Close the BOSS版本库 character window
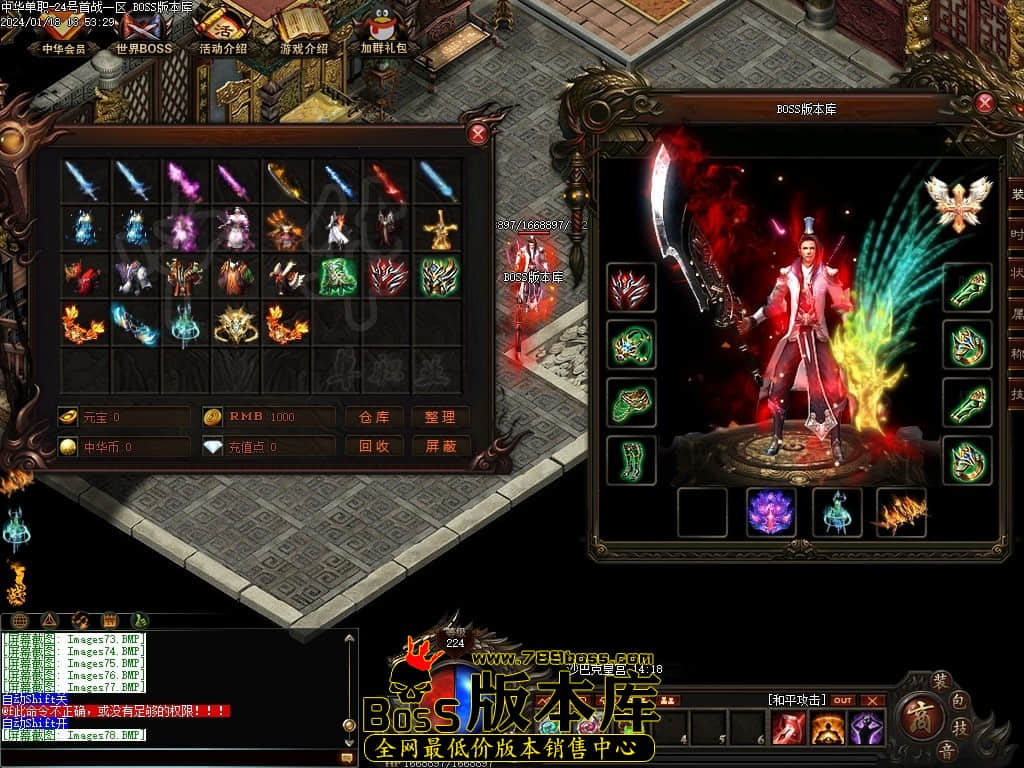The height and width of the screenshot is (768, 1024). [985, 102]
